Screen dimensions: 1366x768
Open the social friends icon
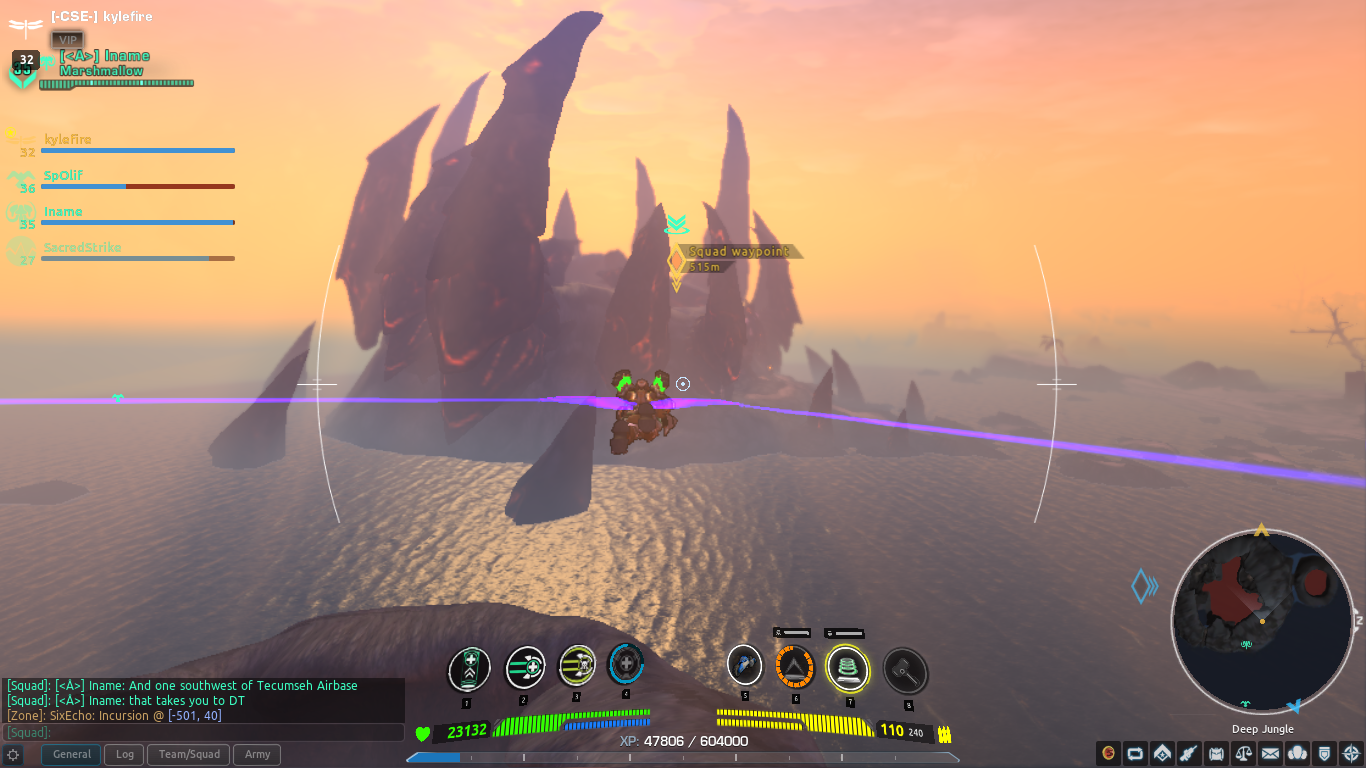(1297, 753)
